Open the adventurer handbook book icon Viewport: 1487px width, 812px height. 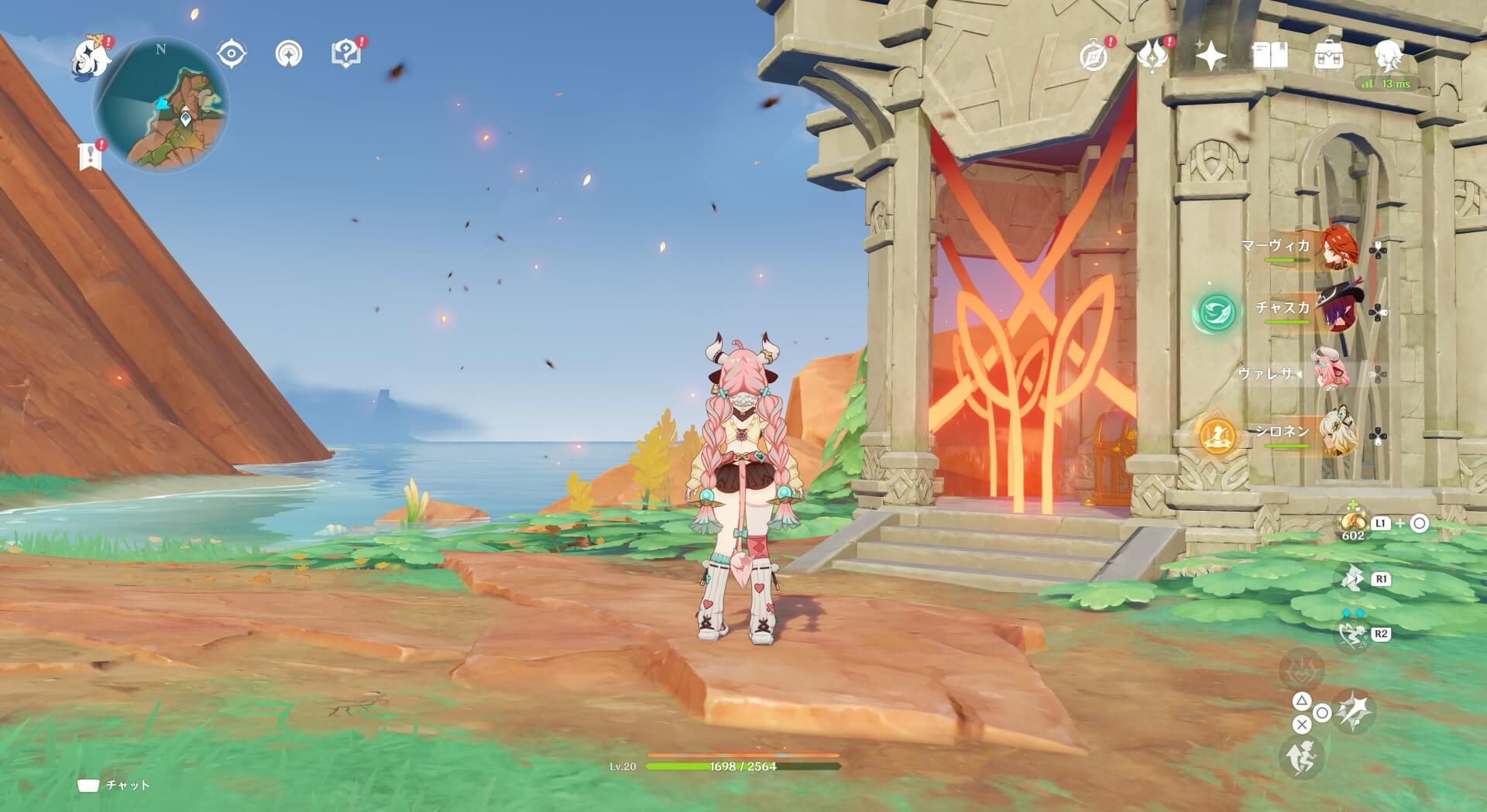(x=1269, y=56)
